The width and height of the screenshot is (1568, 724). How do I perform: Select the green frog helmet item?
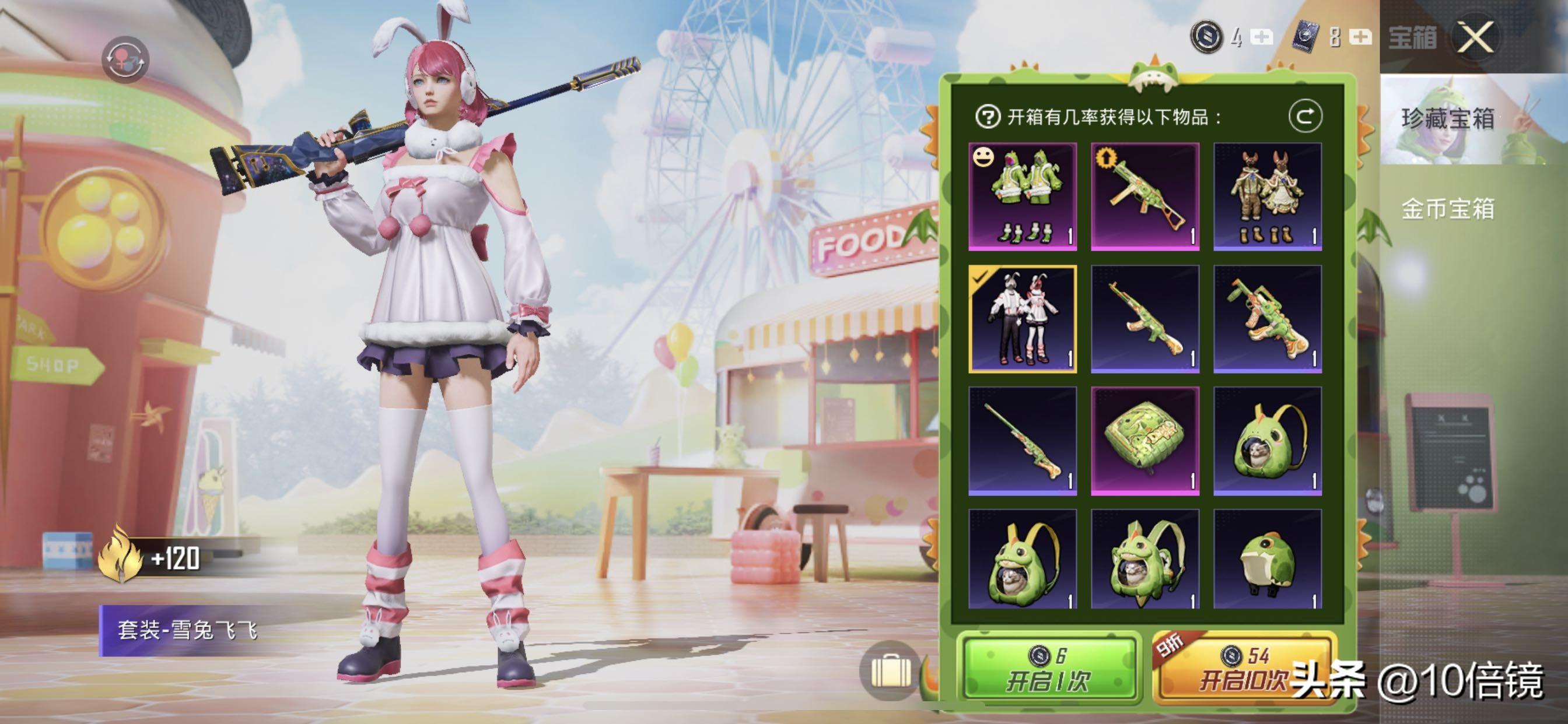(x=1268, y=560)
